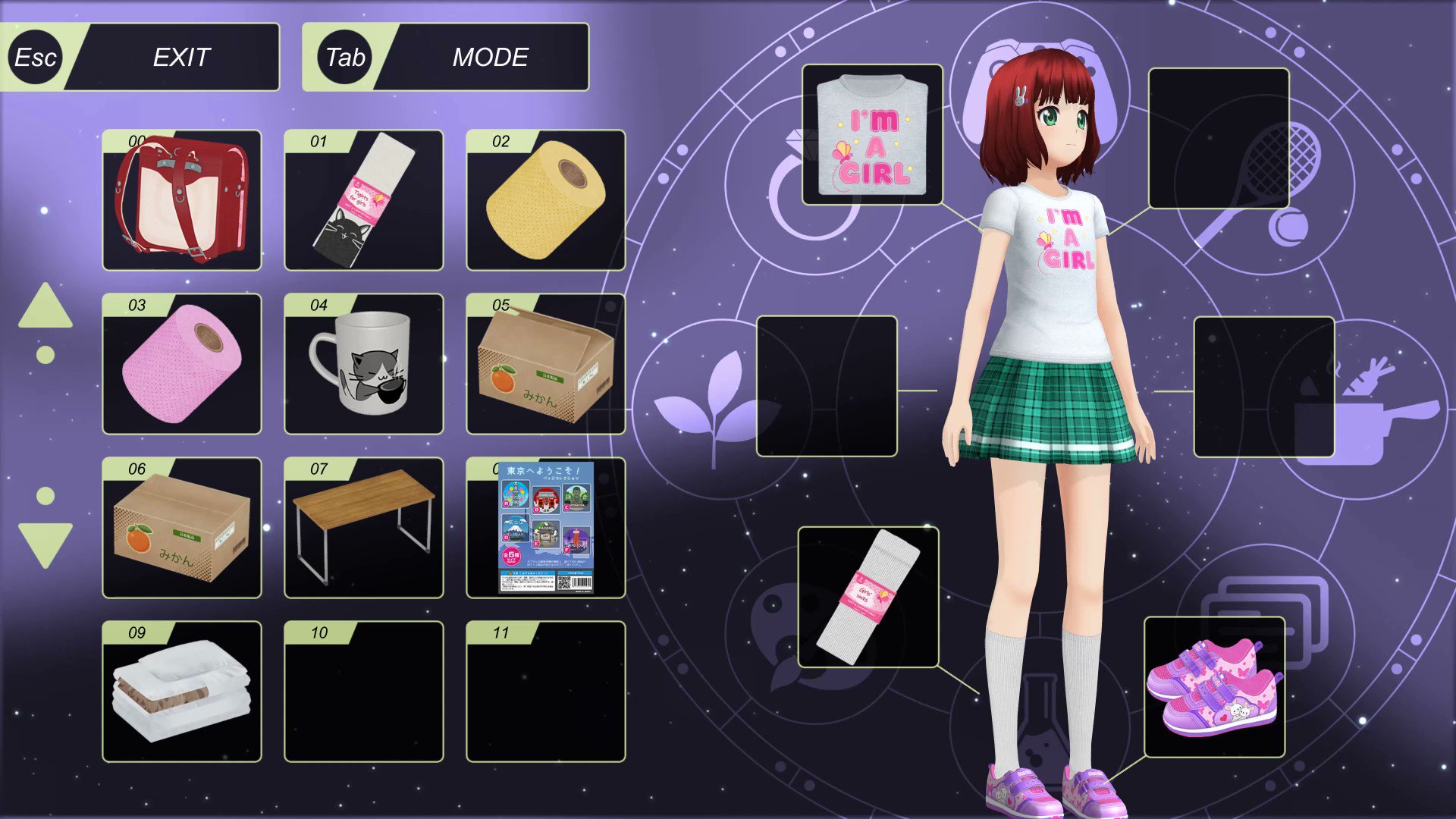The width and height of the screenshot is (1456, 819).
Task: Select the wooden table item
Action: point(363,529)
